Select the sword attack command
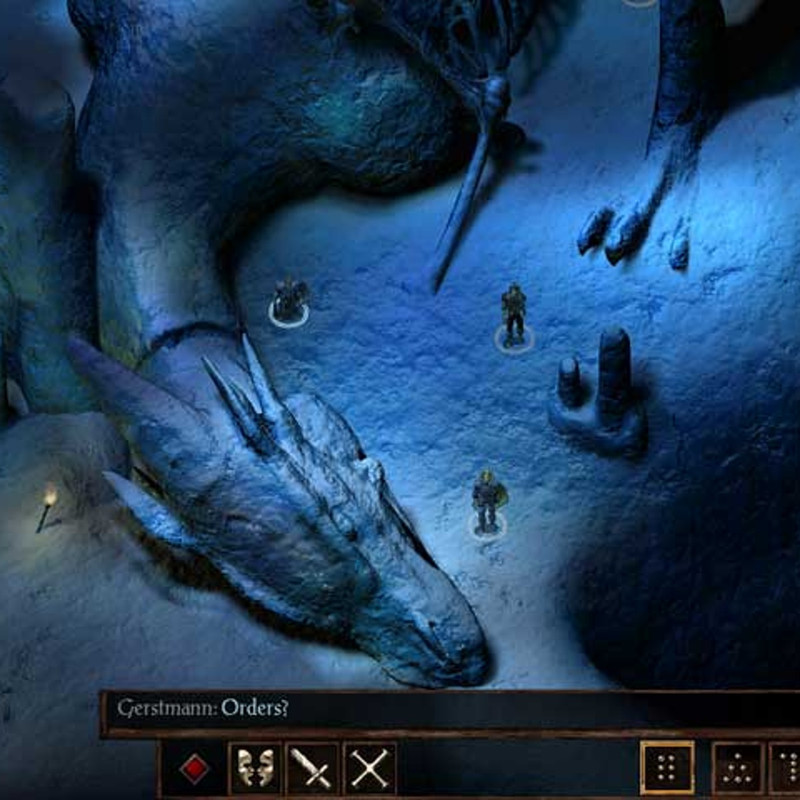The width and height of the screenshot is (800, 800). pyautogui.click(x=312, y=769)
